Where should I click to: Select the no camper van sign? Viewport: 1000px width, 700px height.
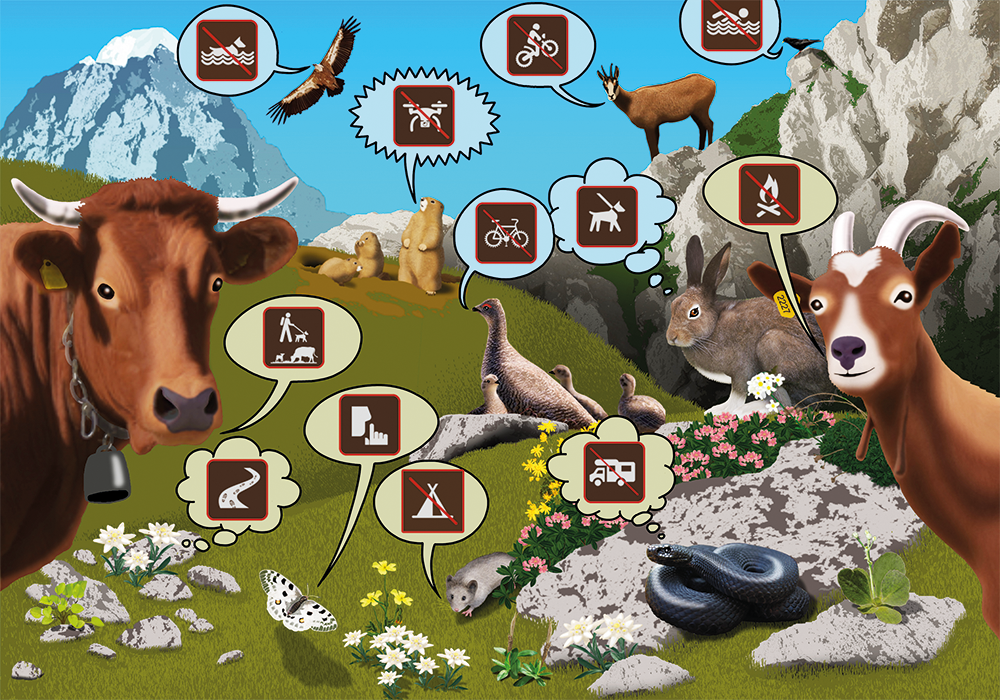coord(612,467)
